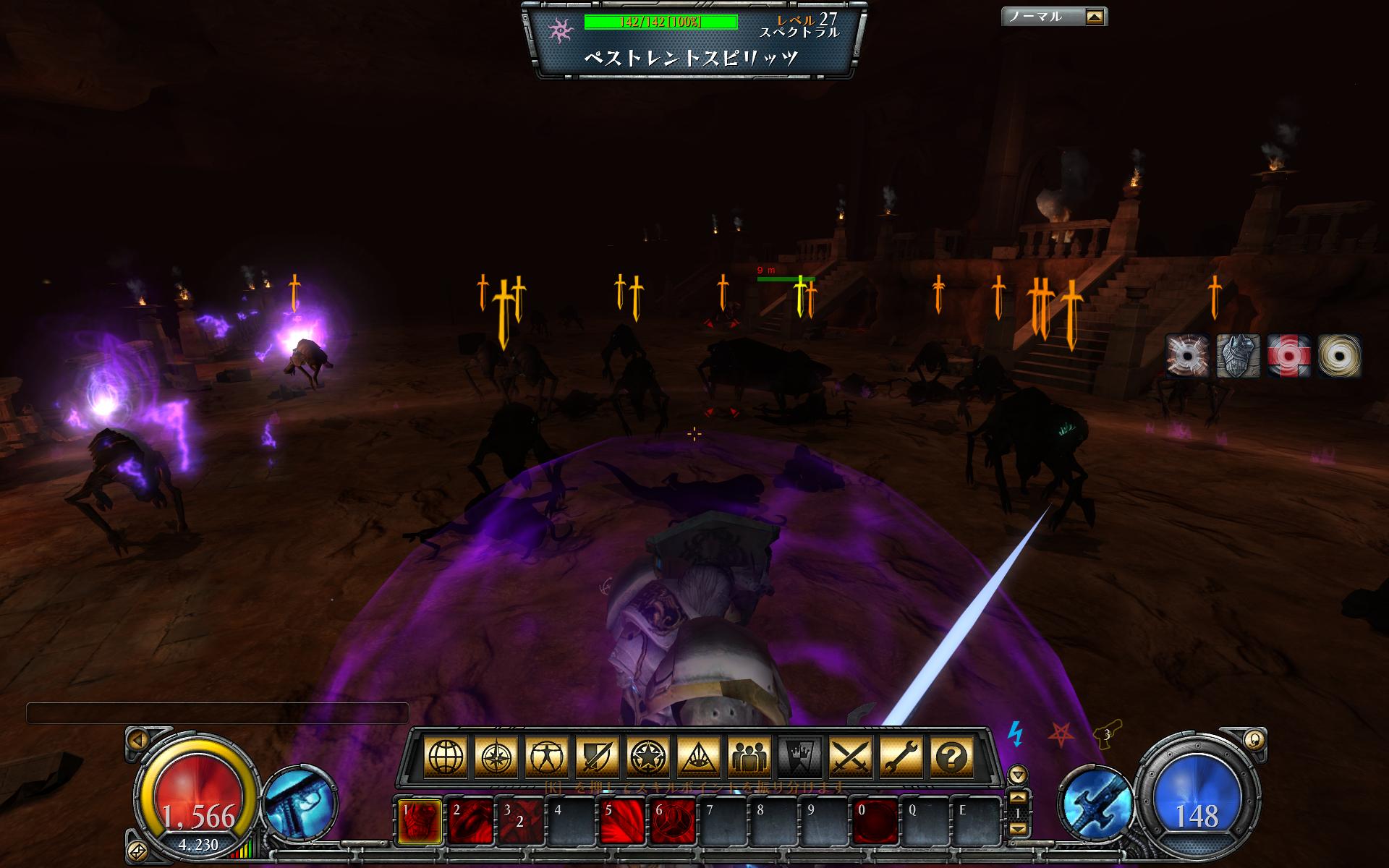Image resolution: width=1389 pixels, height=868 pixels.
Task: Select the red cross target buff icon
Action: (x=1288, y=356)
